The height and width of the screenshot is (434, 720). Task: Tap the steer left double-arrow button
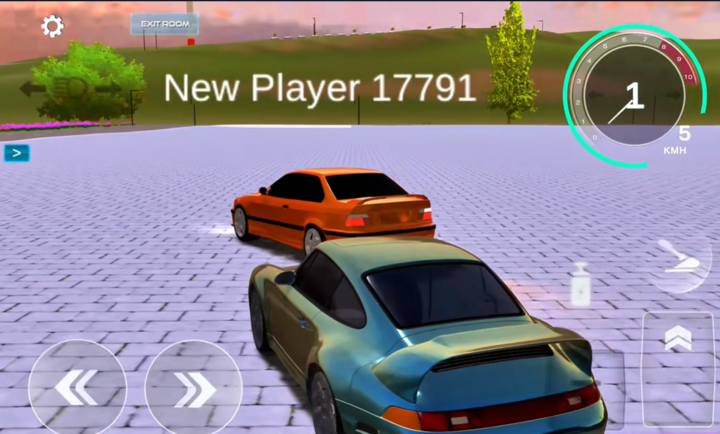pyautogui.click(x=77, y=388)
